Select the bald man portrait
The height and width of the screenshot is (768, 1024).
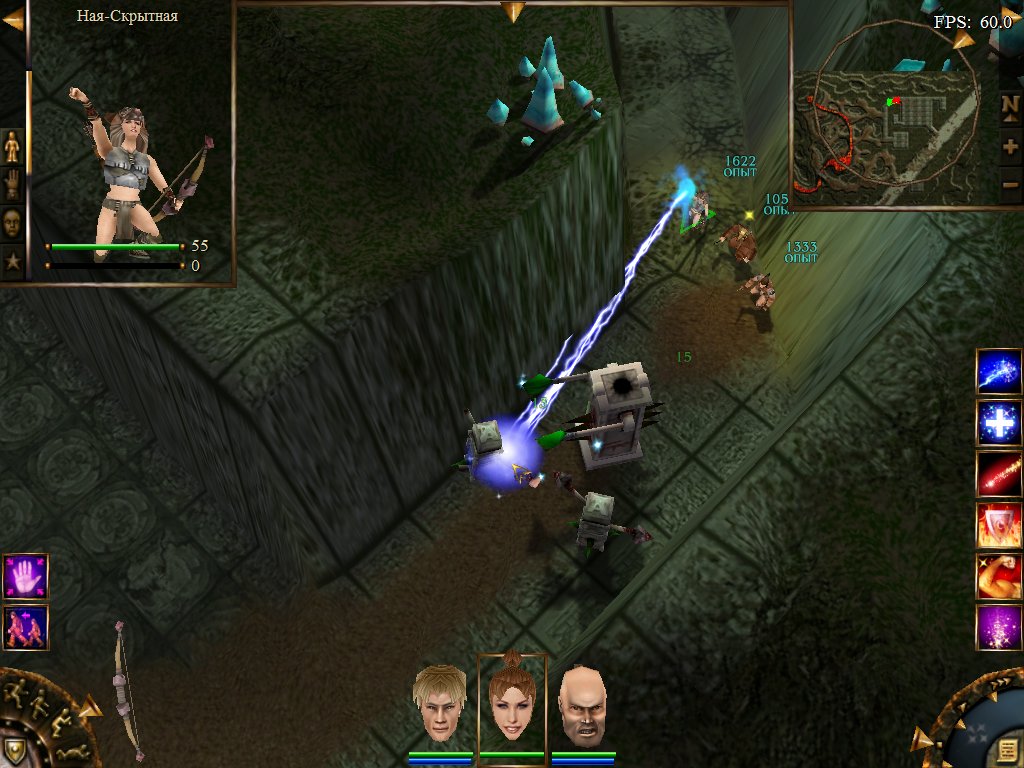582,703
